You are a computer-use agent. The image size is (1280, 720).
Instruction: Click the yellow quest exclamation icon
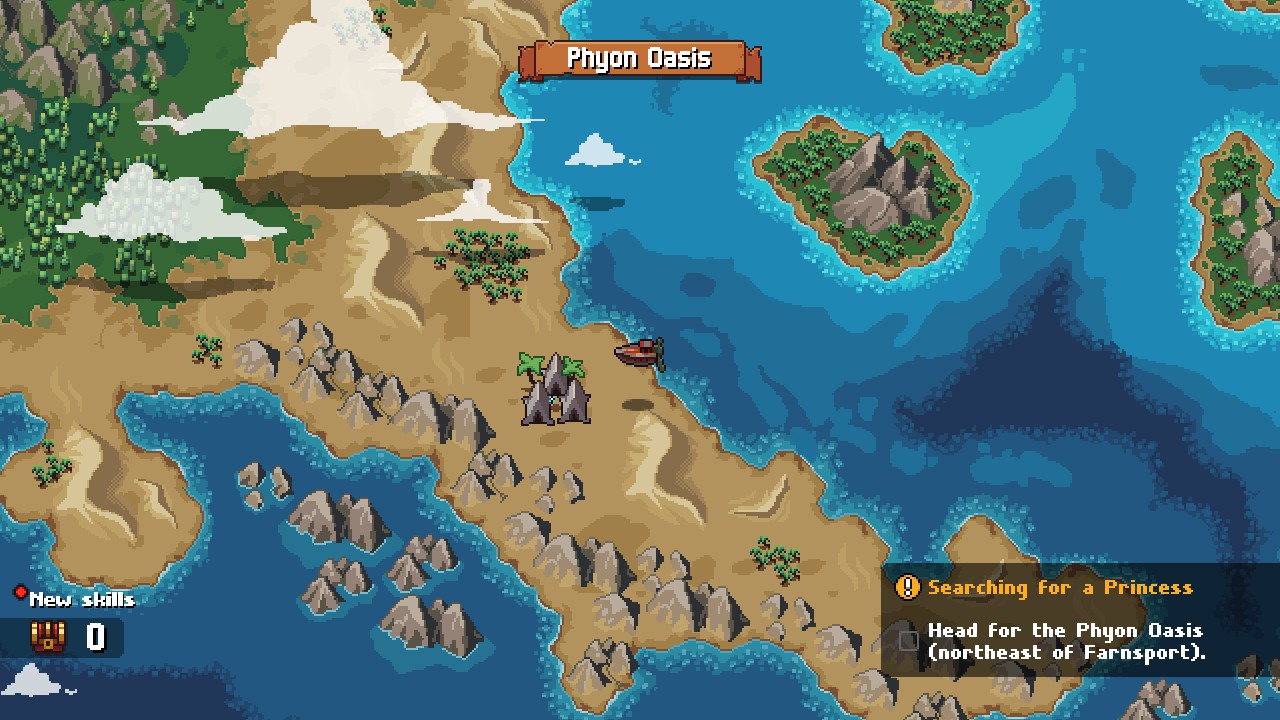click(x=907, y=588)
